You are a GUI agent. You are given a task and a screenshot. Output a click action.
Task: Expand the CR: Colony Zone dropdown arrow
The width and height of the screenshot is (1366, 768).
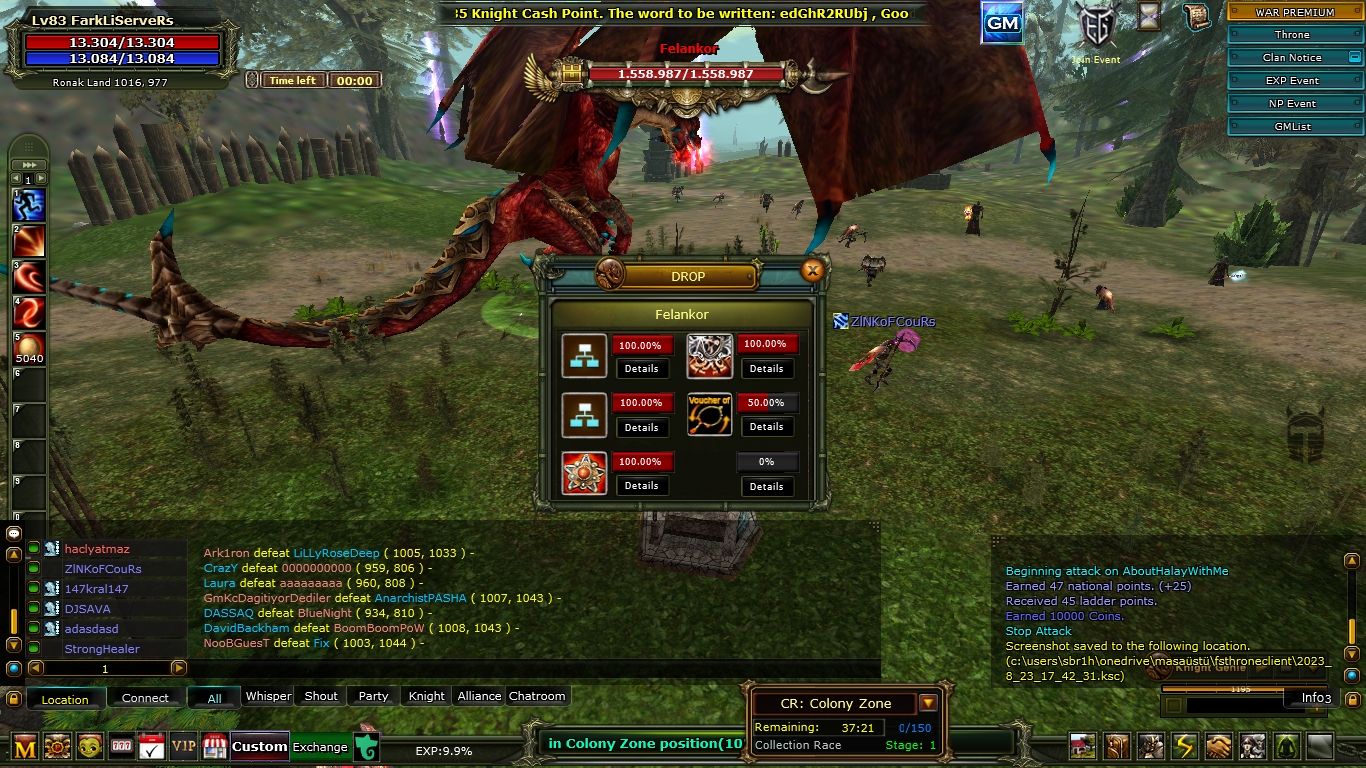click(x=928, y=703)
